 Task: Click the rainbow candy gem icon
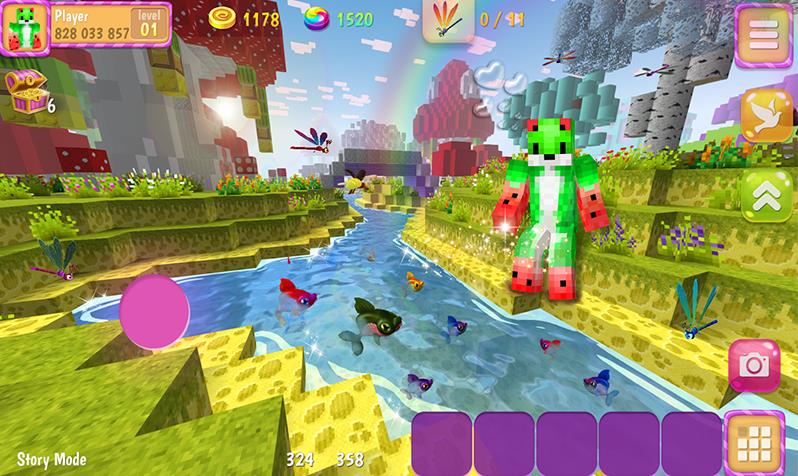coord(318,18)
